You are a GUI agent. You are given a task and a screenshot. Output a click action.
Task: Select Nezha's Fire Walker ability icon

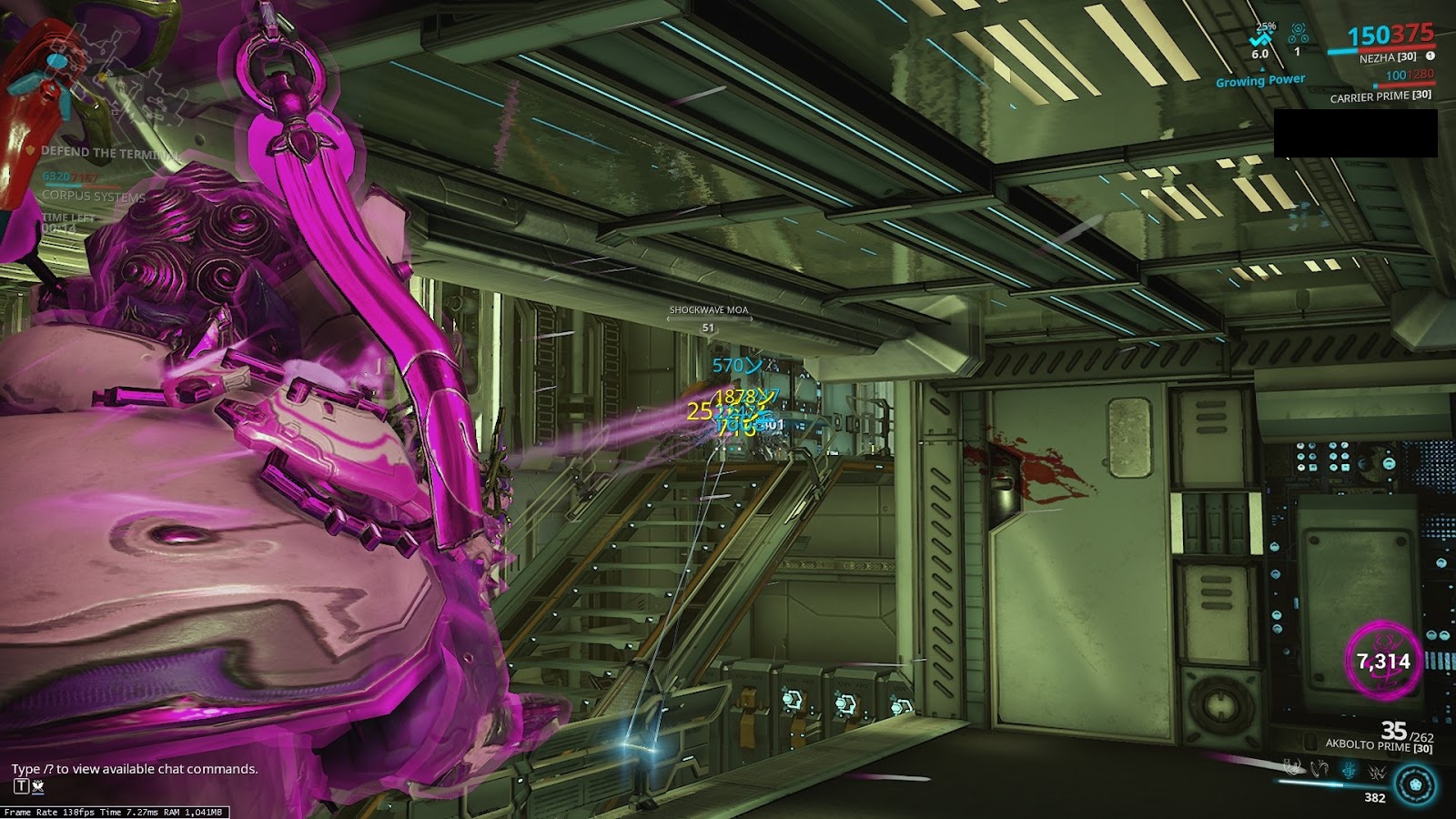pyautogui.click(x=1292, y=767)
